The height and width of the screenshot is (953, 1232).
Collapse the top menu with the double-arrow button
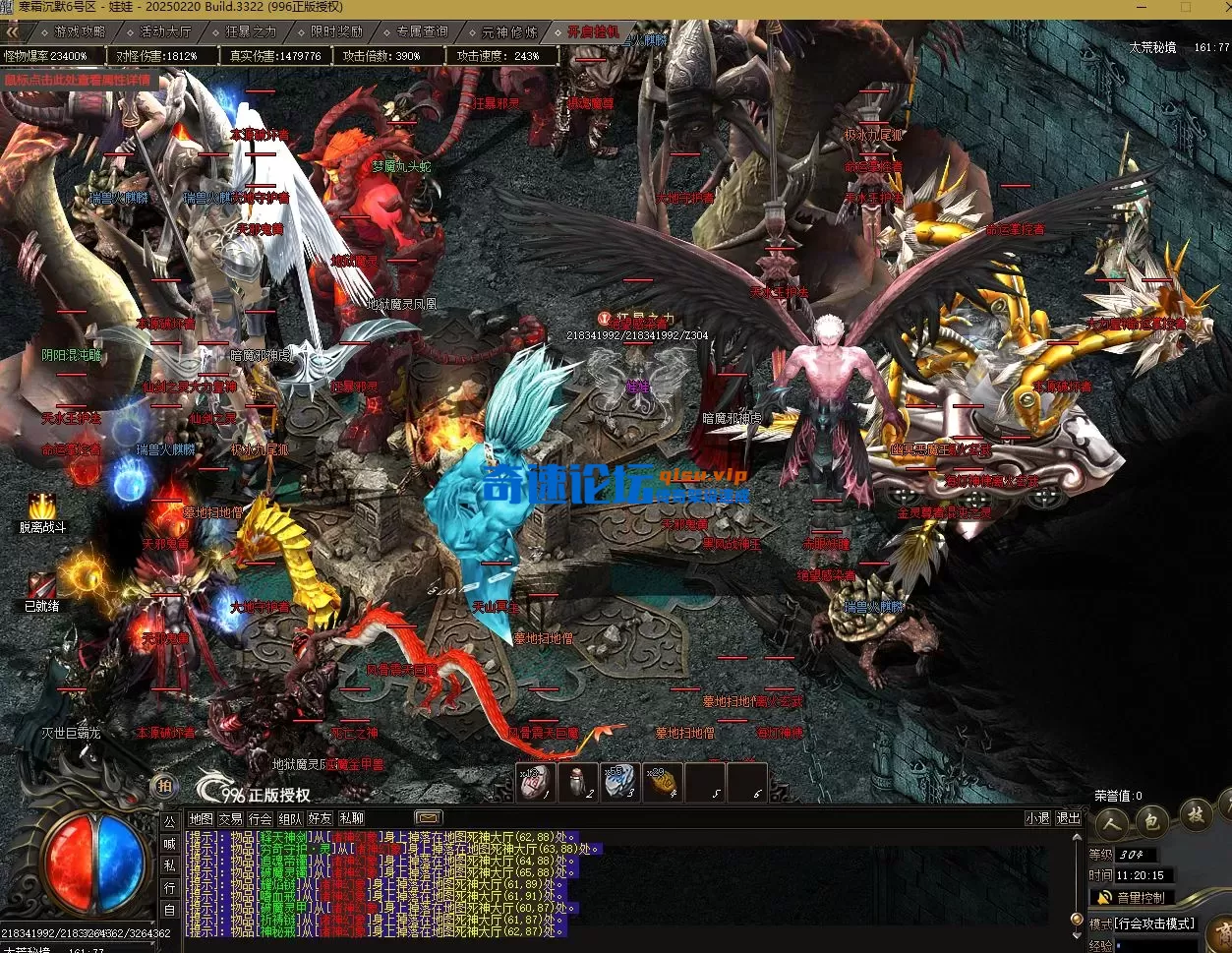click(x=14, y=32)
